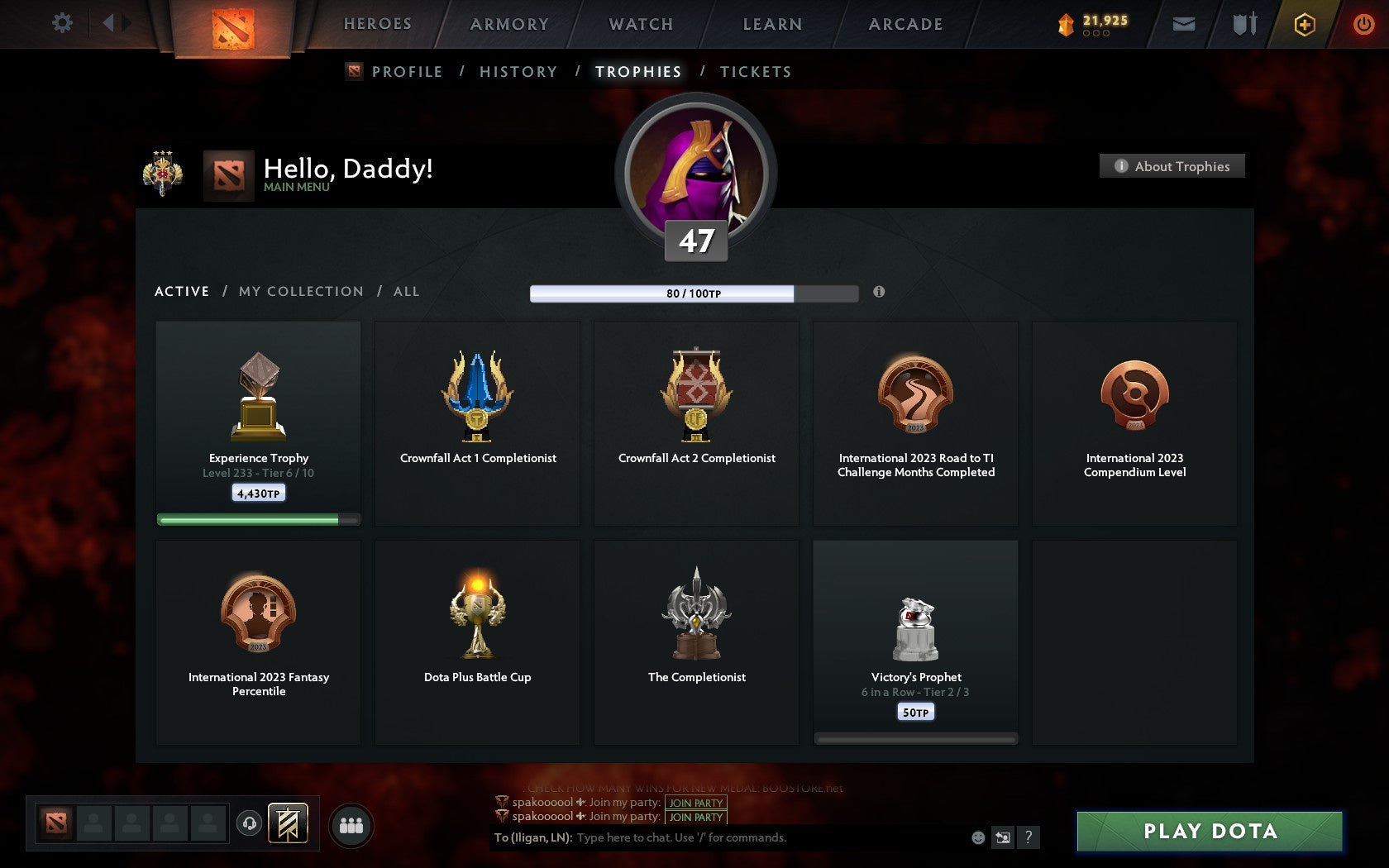The image size is (1389, 868).
Task: Select the ALL trophies filter
Action: click(406, 291)
